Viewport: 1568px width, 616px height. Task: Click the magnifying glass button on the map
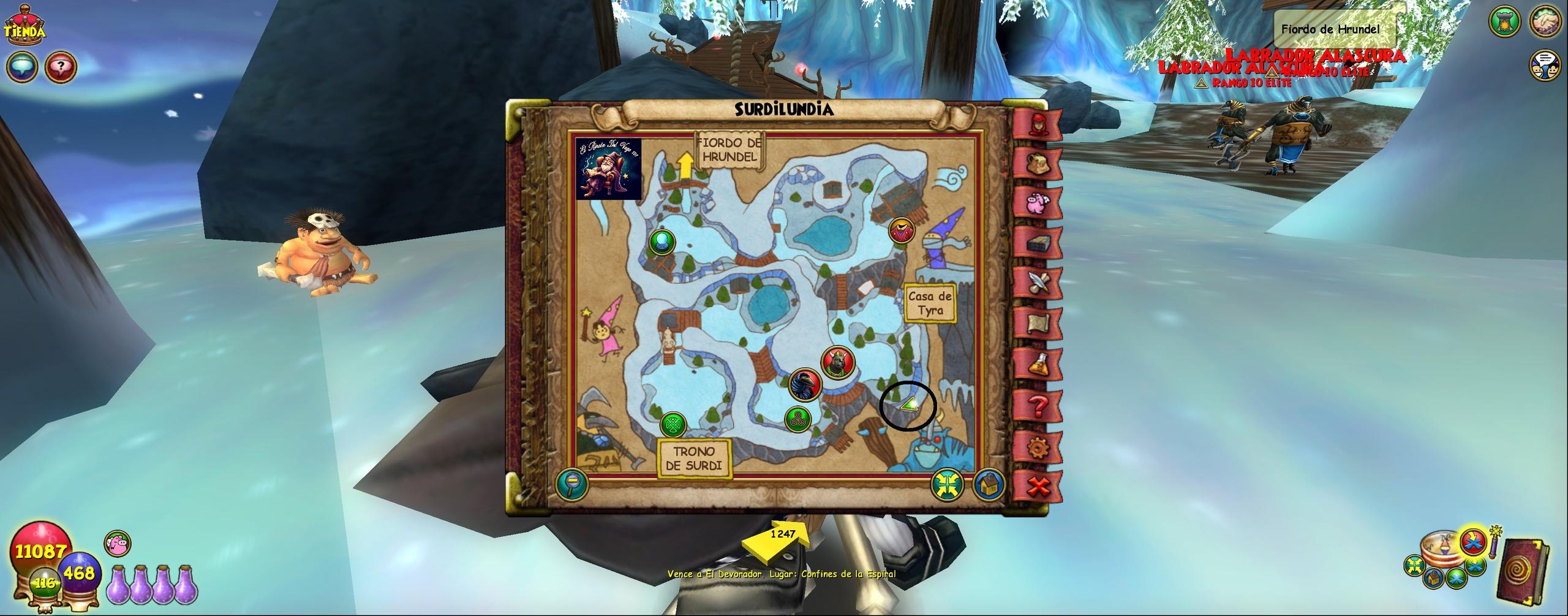click(572, 484)
